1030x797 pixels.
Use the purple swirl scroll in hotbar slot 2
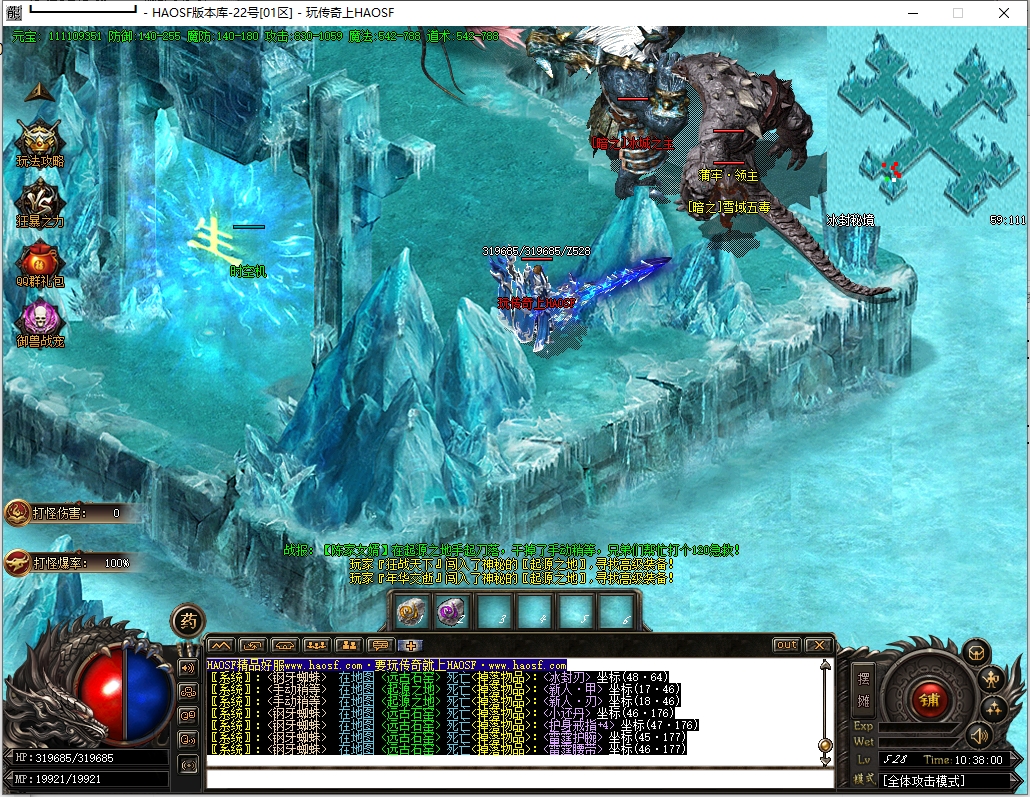452,611
